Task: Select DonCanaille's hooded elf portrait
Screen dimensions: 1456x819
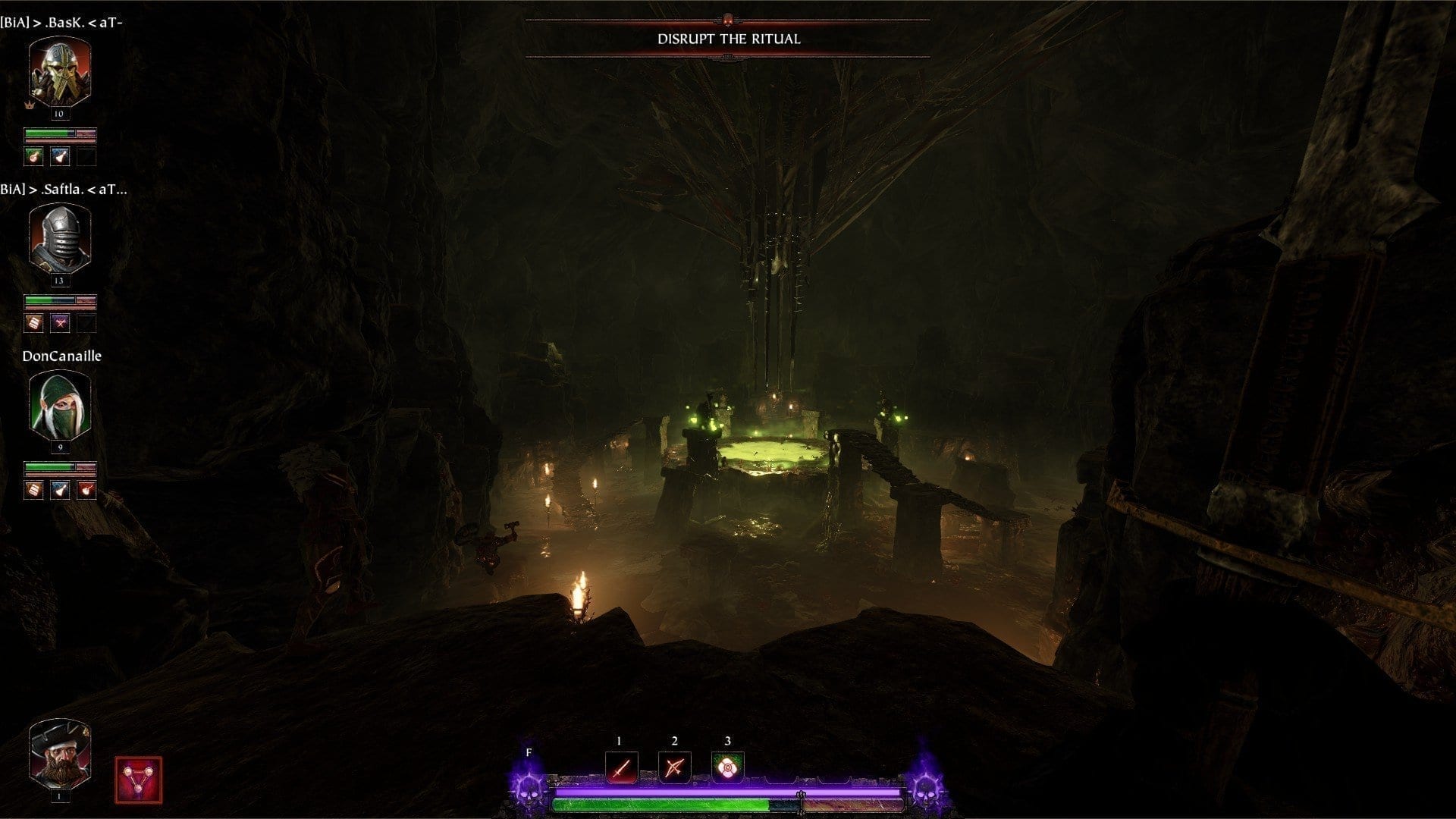Action: click(x=59, y=406)
